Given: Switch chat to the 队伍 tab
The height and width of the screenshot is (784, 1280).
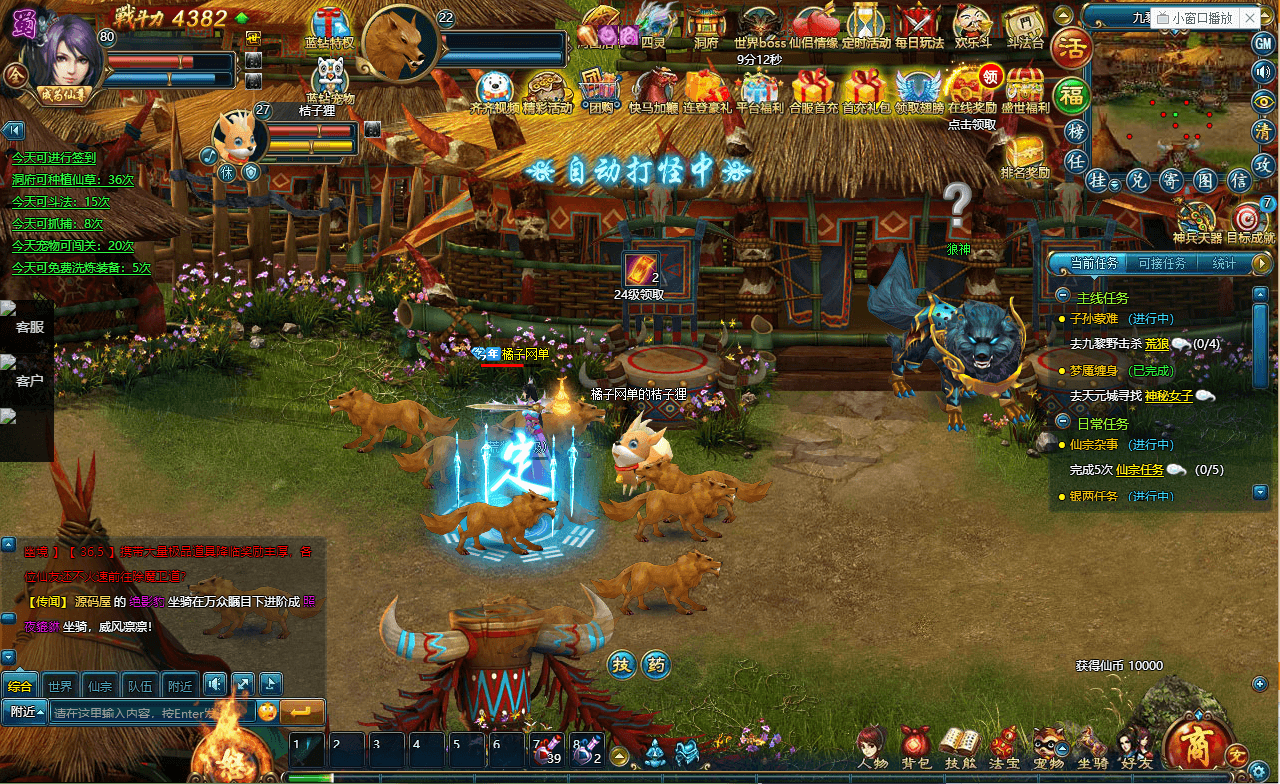Looking at the screenshot, I should (x=139, y=686).
